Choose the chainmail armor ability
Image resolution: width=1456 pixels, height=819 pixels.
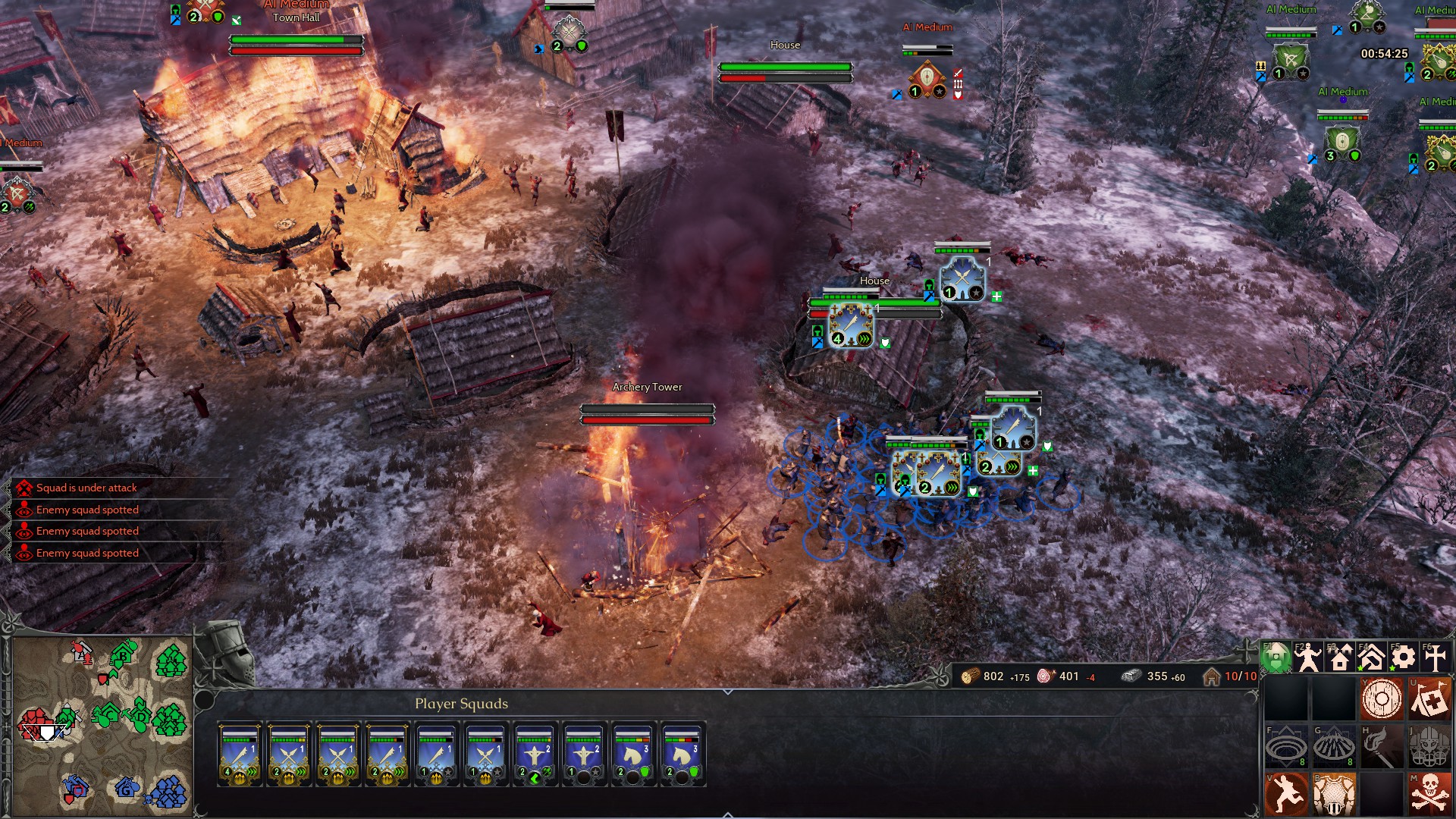click(1334, 794)
